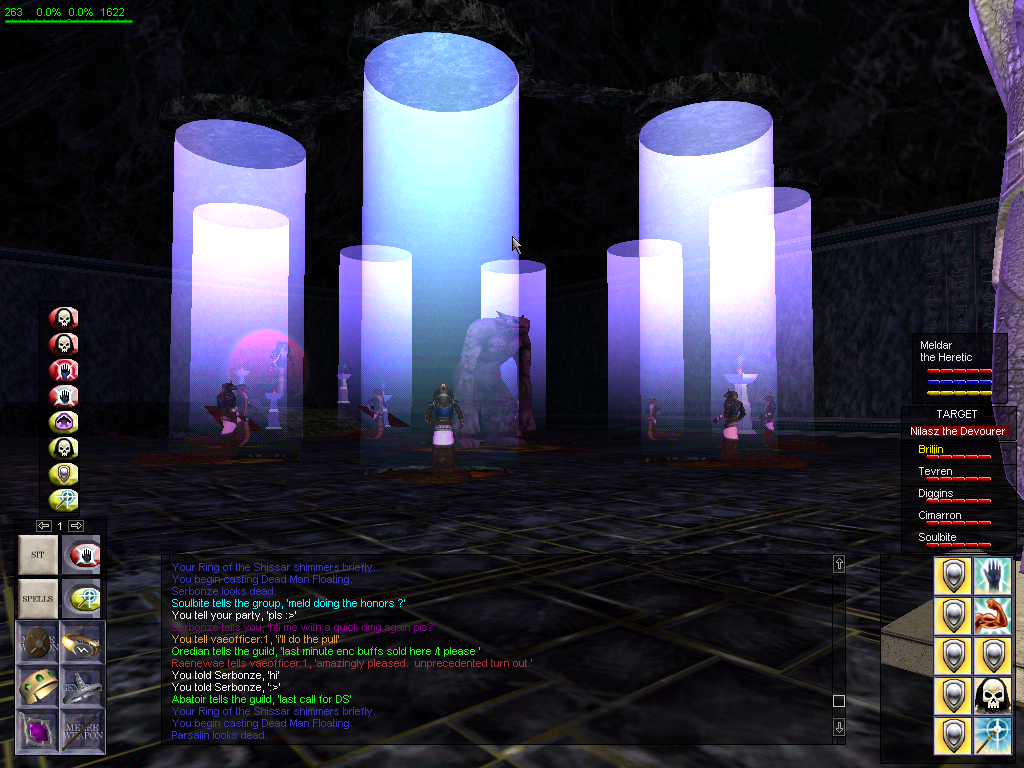This screenshot has height=768, width=1024.
Task: Select the round wooden shield slot
Action: pos(38,641)
